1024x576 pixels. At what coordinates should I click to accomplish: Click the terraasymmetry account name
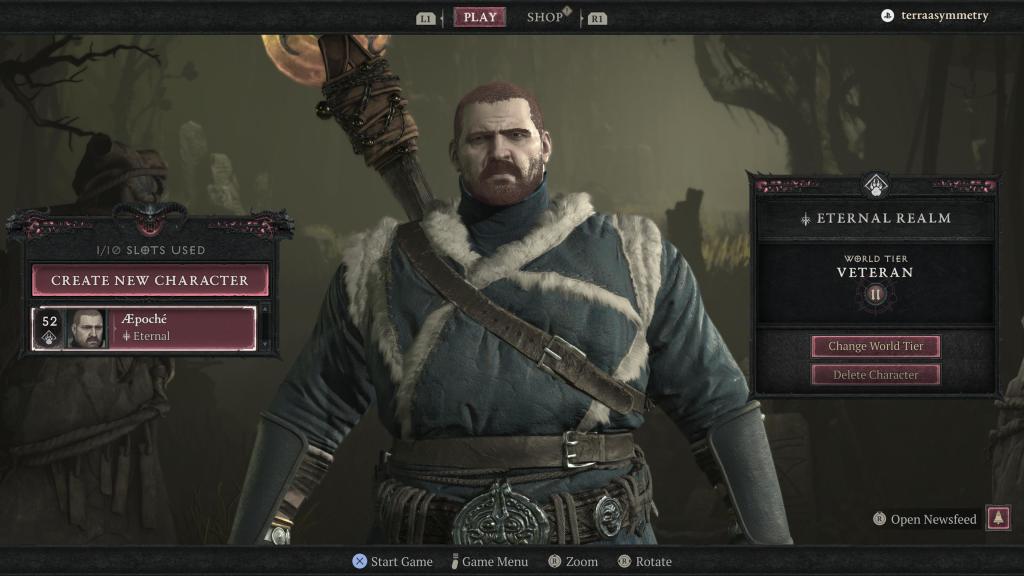pos(944,16)
